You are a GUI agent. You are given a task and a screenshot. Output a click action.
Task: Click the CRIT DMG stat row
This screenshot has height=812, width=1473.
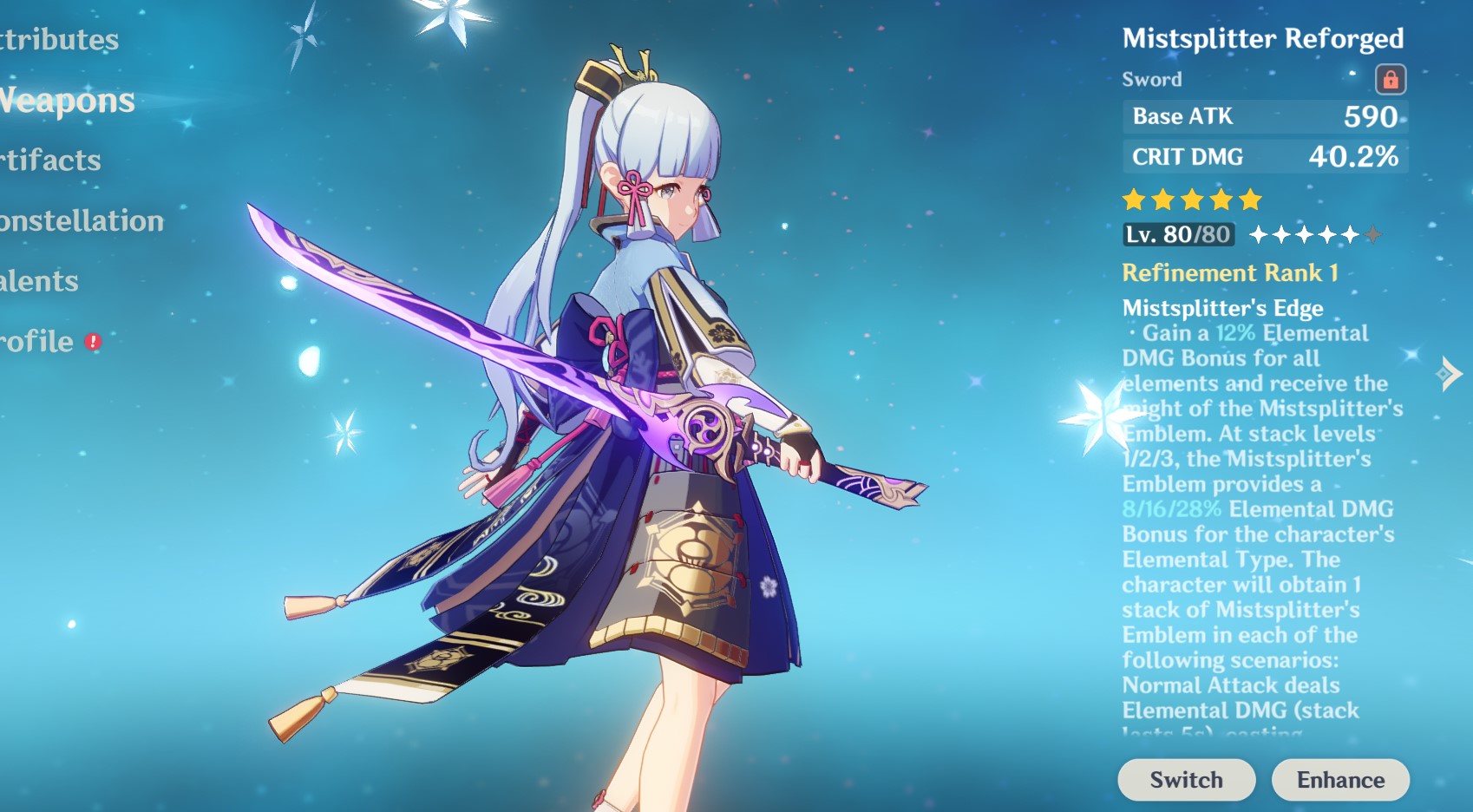coord(1265,157)
